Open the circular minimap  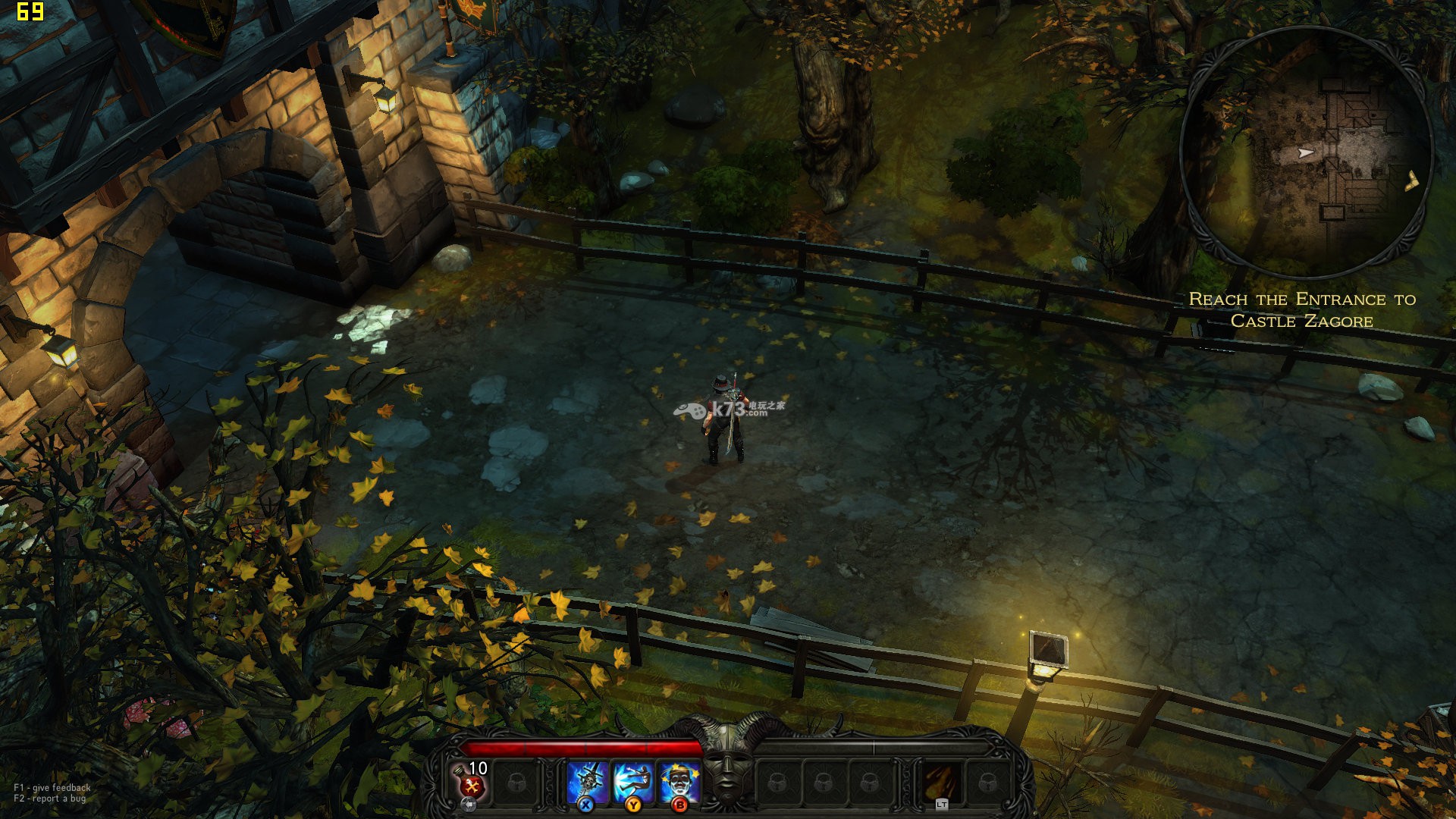pyautogui.click(x=1306, y=152)
